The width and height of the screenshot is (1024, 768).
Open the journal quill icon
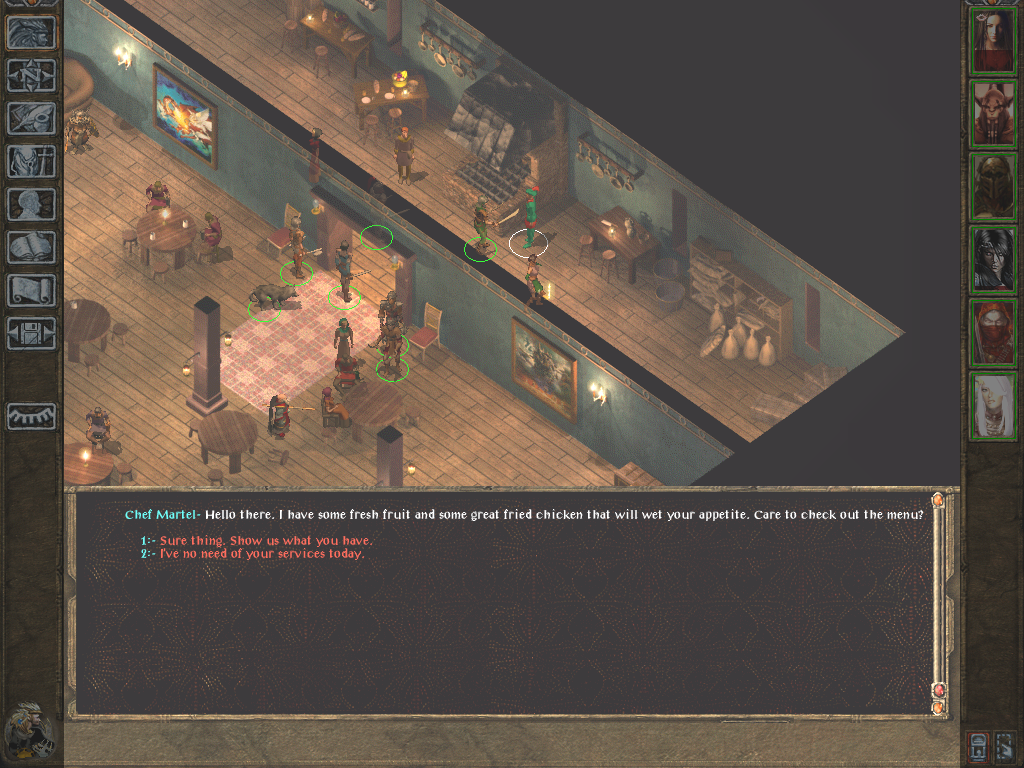[31, 119]
